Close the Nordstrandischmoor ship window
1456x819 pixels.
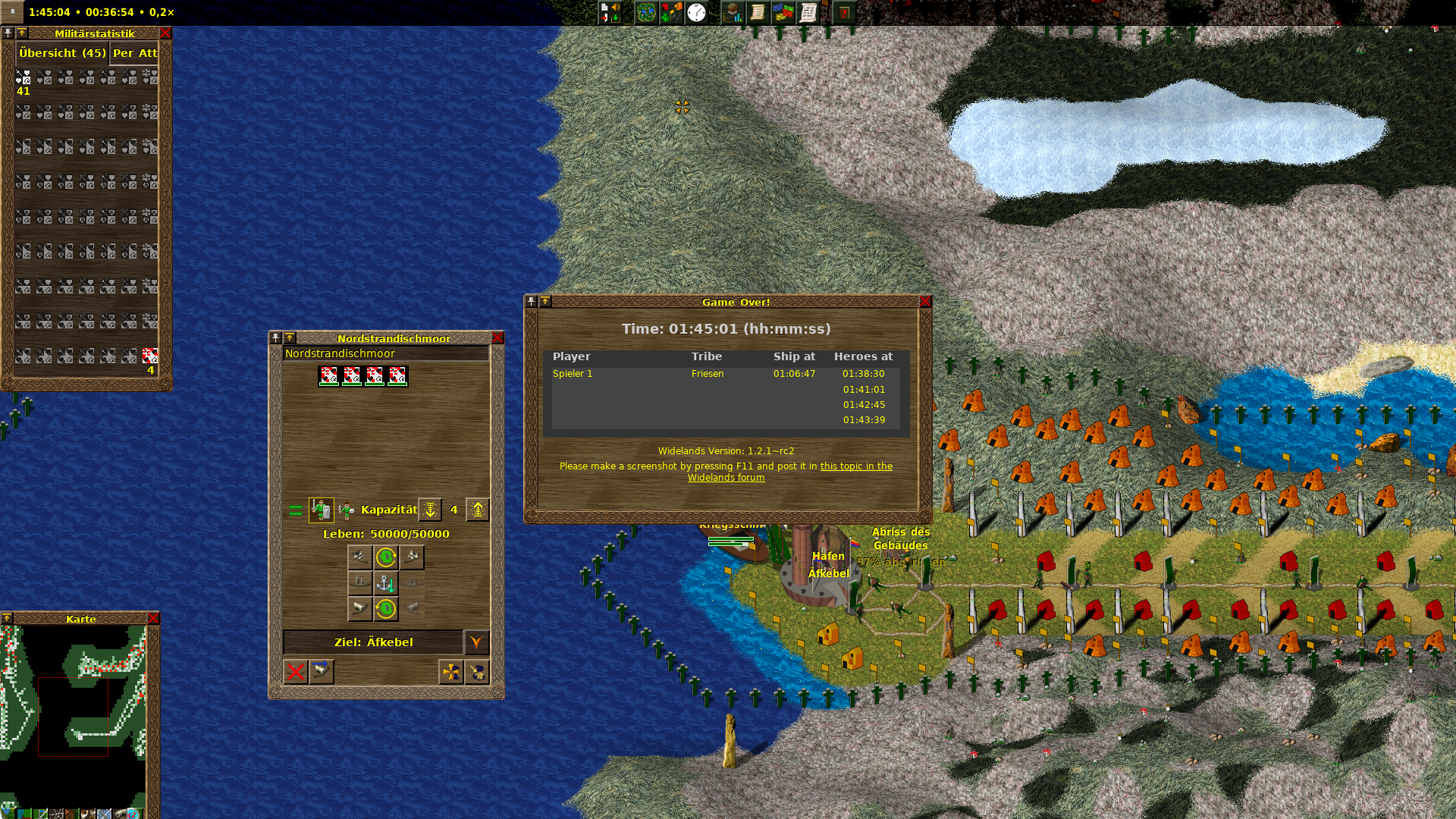click(x=497, y=338)
